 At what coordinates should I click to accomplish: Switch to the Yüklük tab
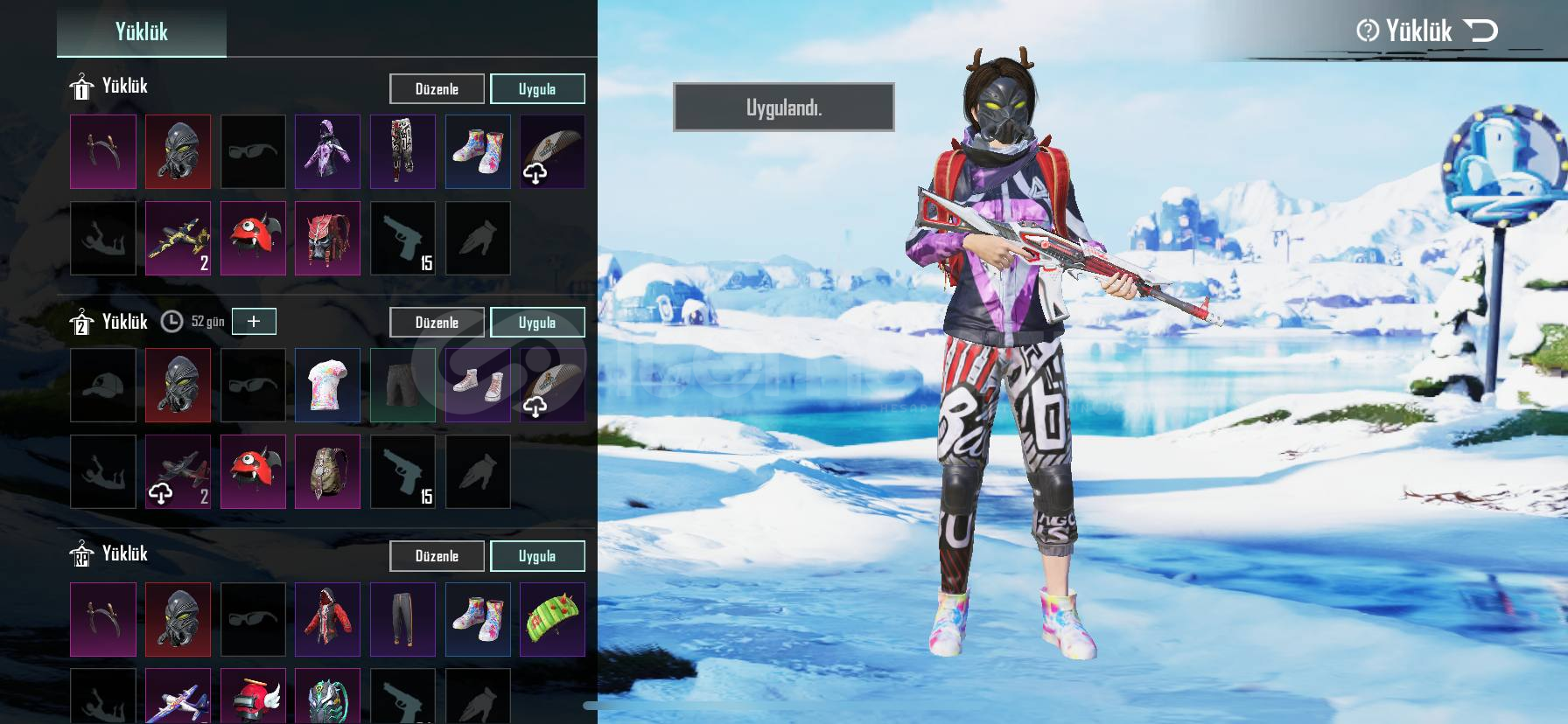[x=141, y=31]
